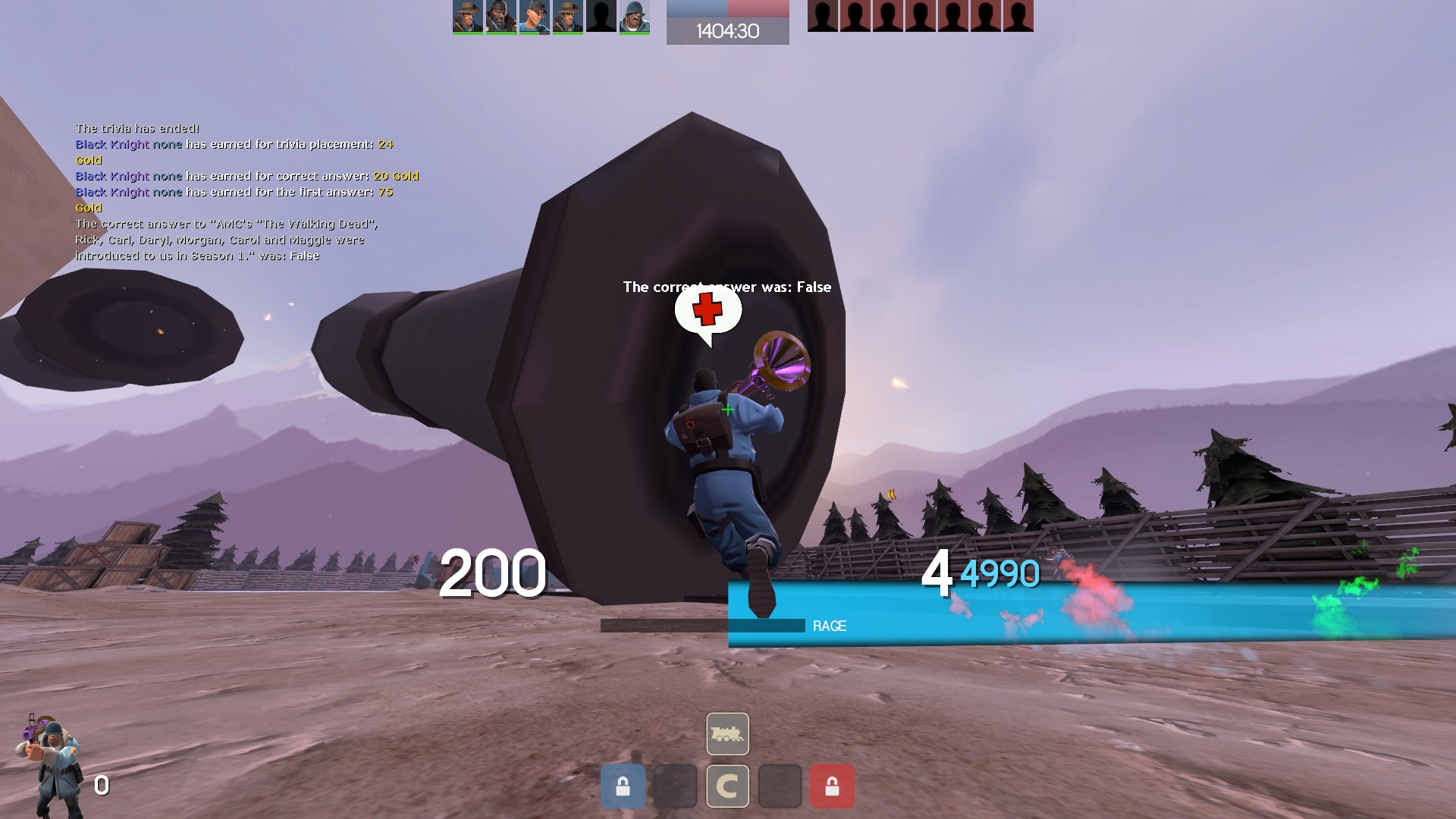Select the empty silhouette slot on the blue team
This screenshot has width=1456, height=819.
601,17
